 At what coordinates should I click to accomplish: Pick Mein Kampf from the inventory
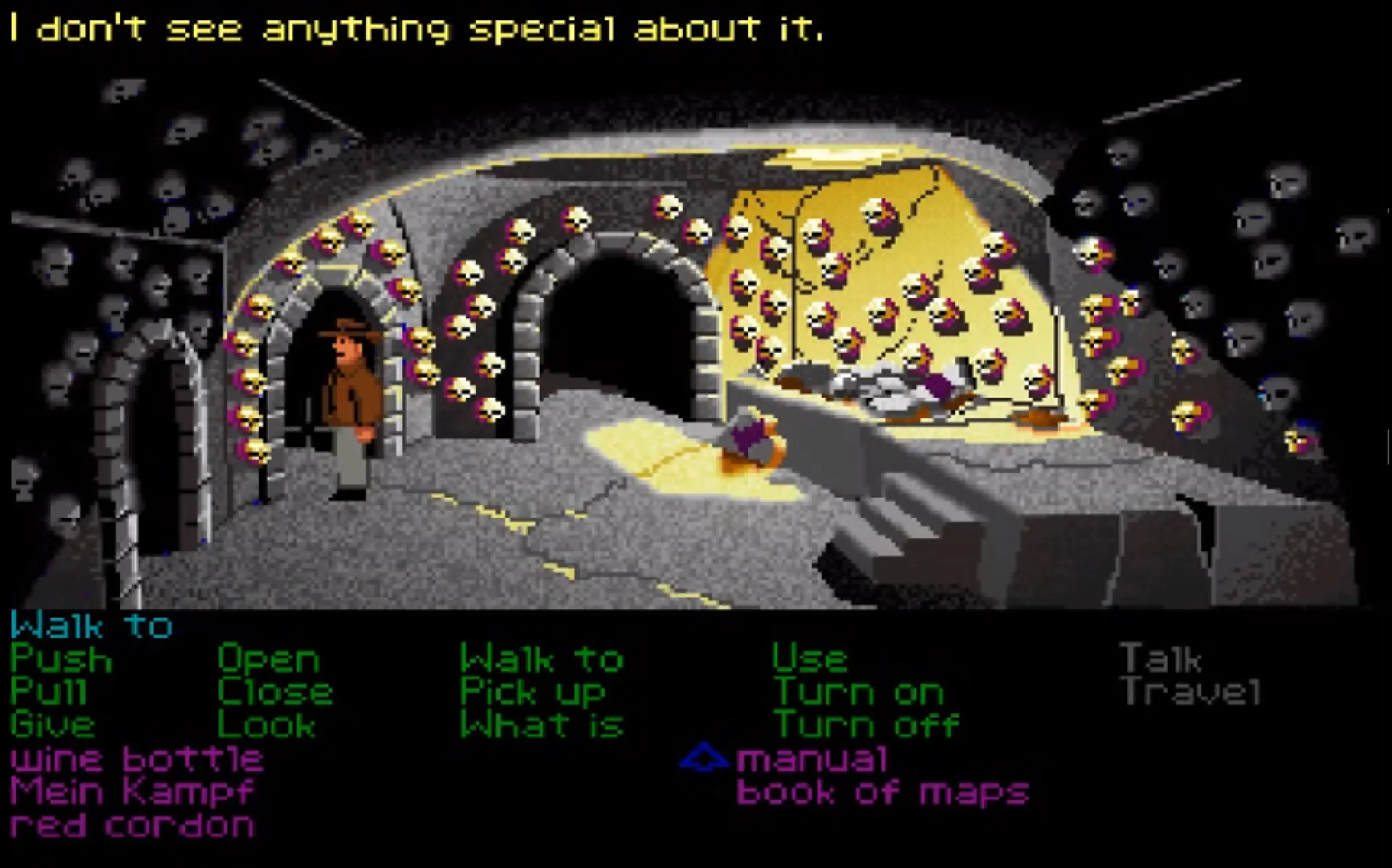[132, 792]
